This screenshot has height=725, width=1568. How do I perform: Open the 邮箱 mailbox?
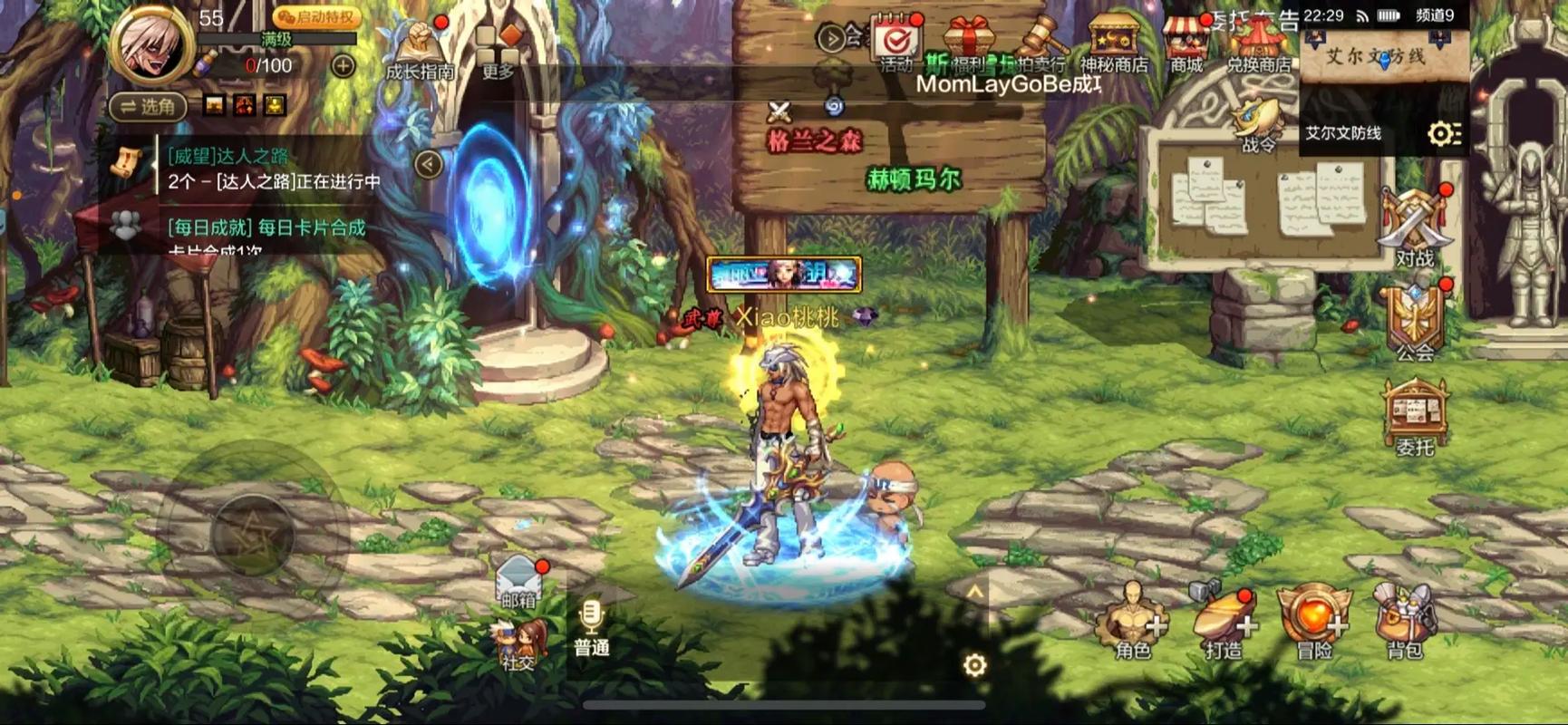tap(517, 575)
